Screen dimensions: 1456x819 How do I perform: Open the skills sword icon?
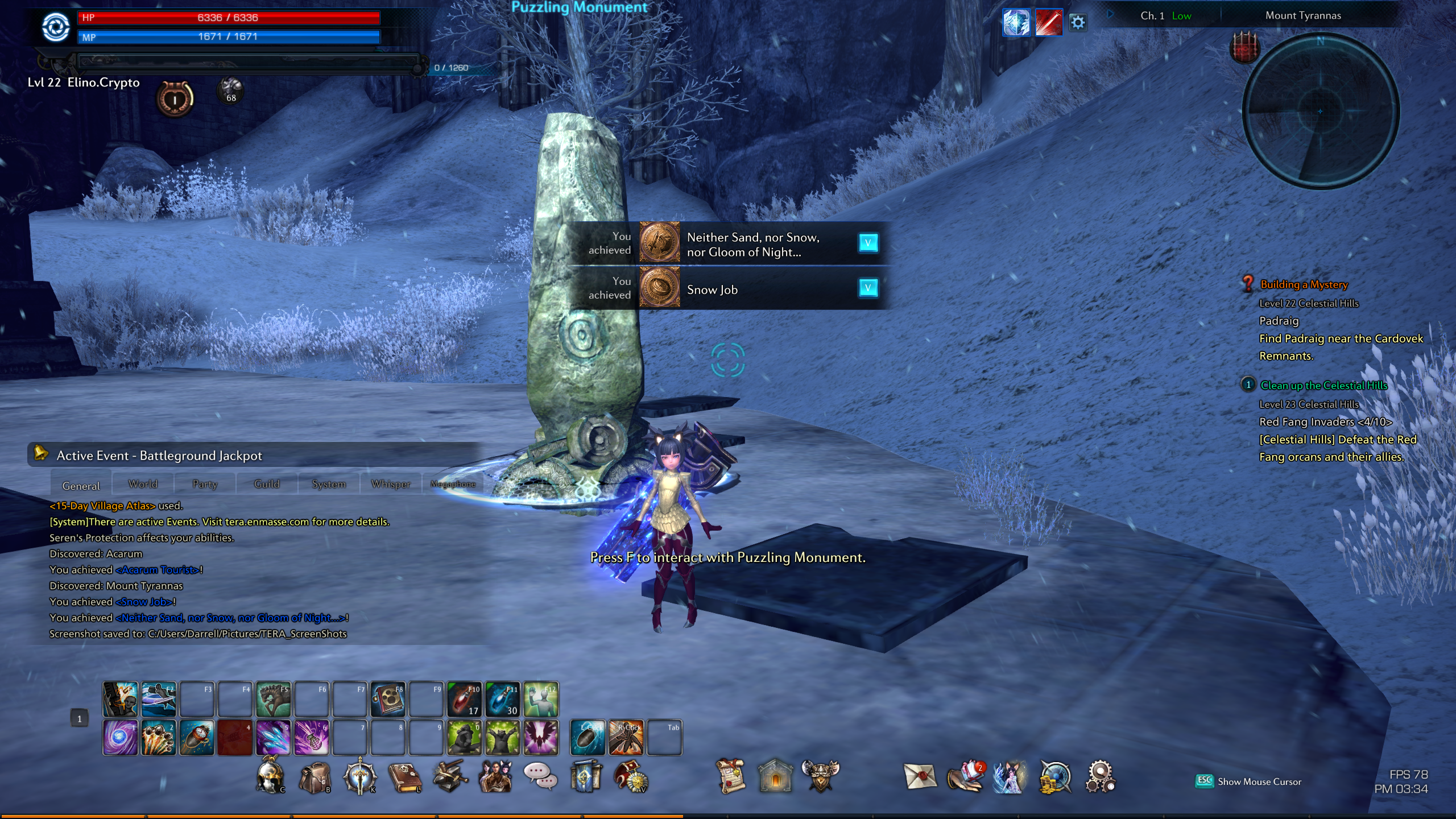359,777
